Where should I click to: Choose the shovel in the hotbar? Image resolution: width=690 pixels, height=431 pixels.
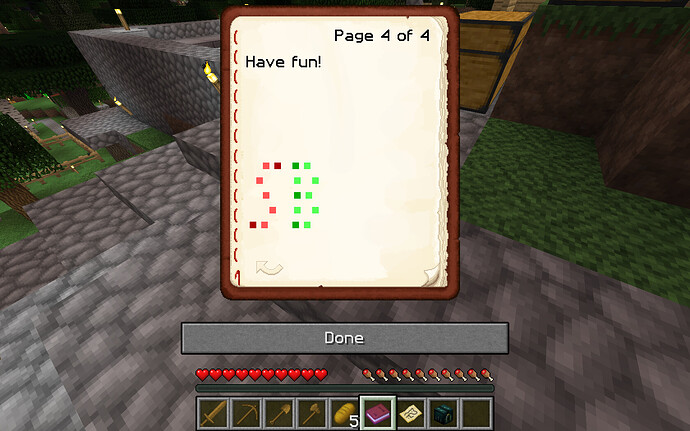280,413
